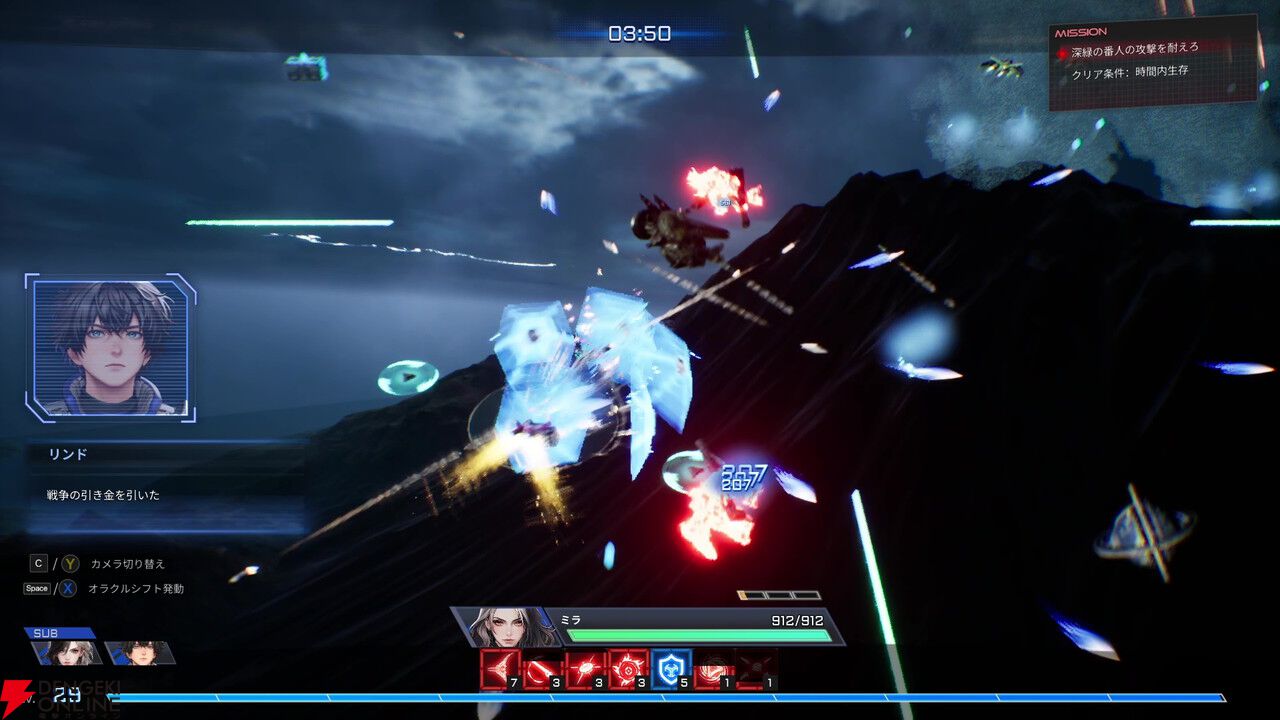Screen dimensions: 1280x720
Task: Switch to the dark-haired sub character
Action: point(138,652)
